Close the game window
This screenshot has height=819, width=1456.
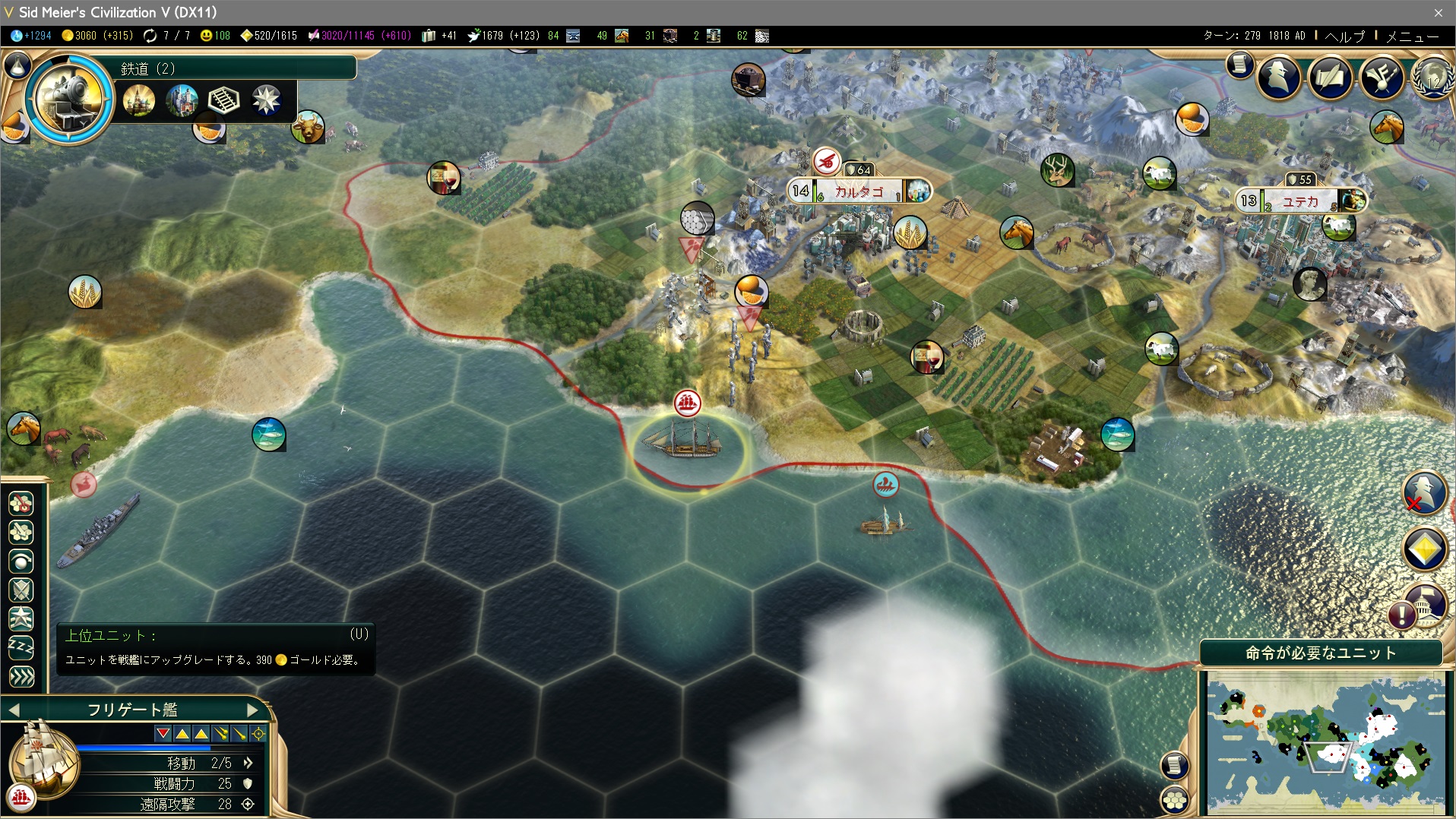(1438, 12)
